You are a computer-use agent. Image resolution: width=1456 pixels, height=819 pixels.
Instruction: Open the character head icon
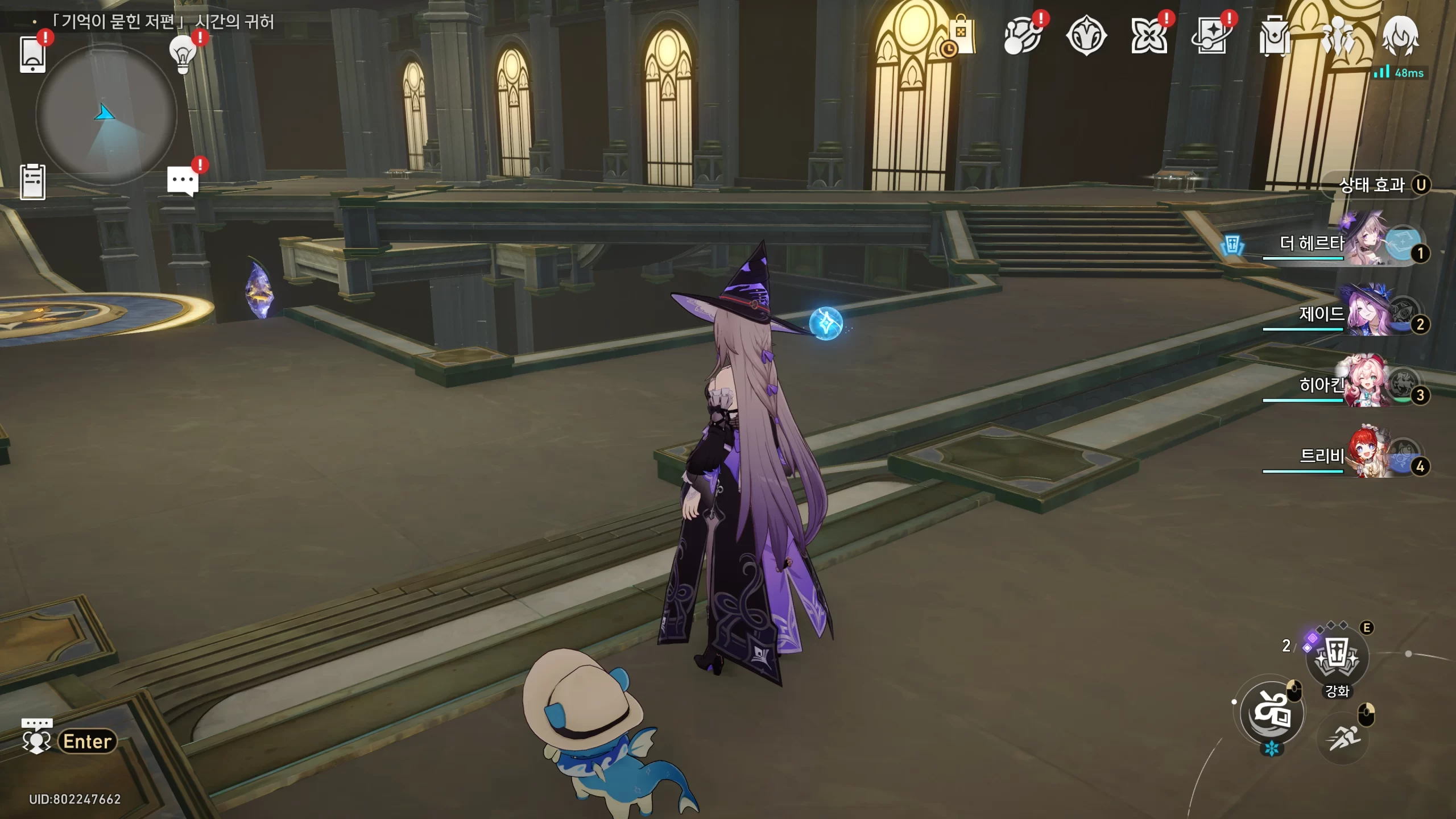click(x=1400, y=36)
